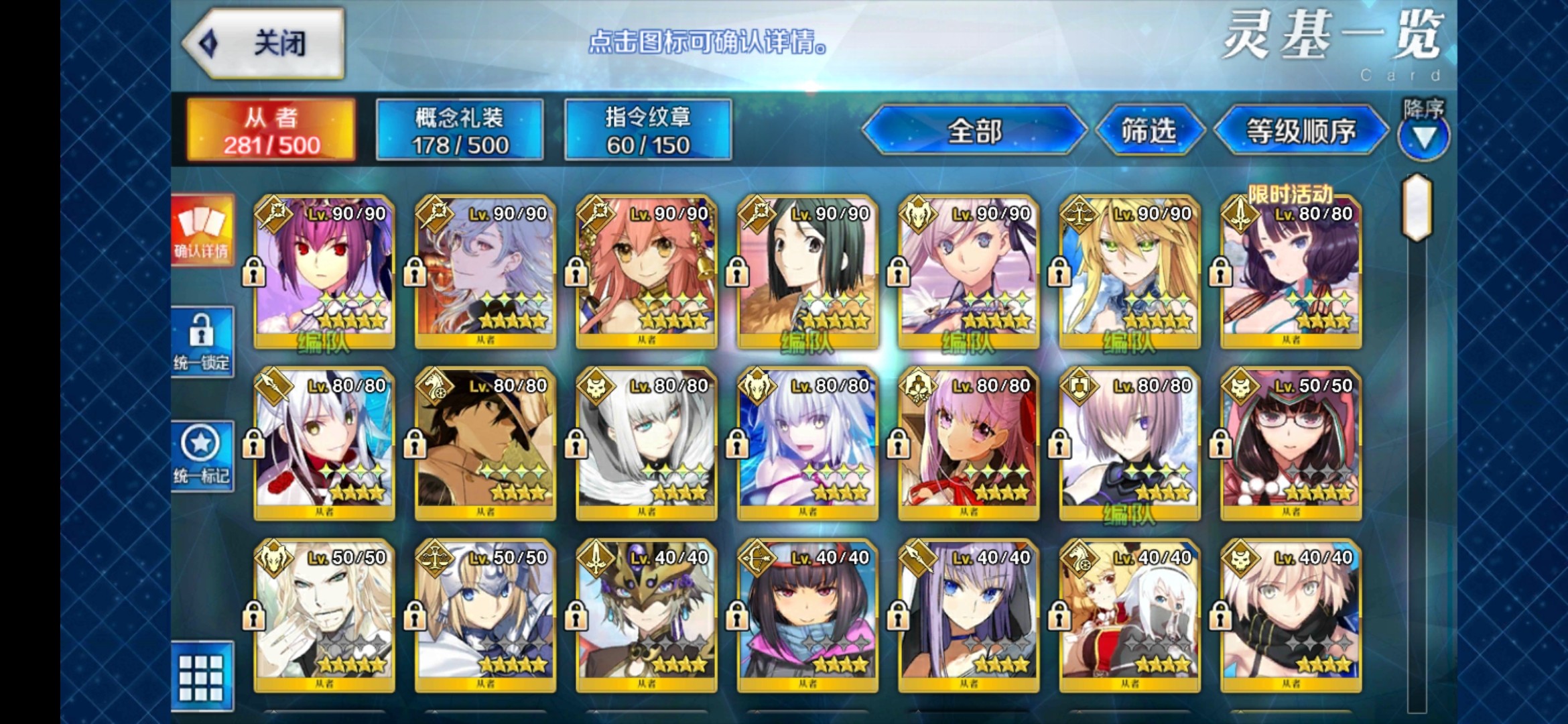Open the 筛选 filter options
The width and height of the screenshot is (1568, 724).
[1149, 130]
